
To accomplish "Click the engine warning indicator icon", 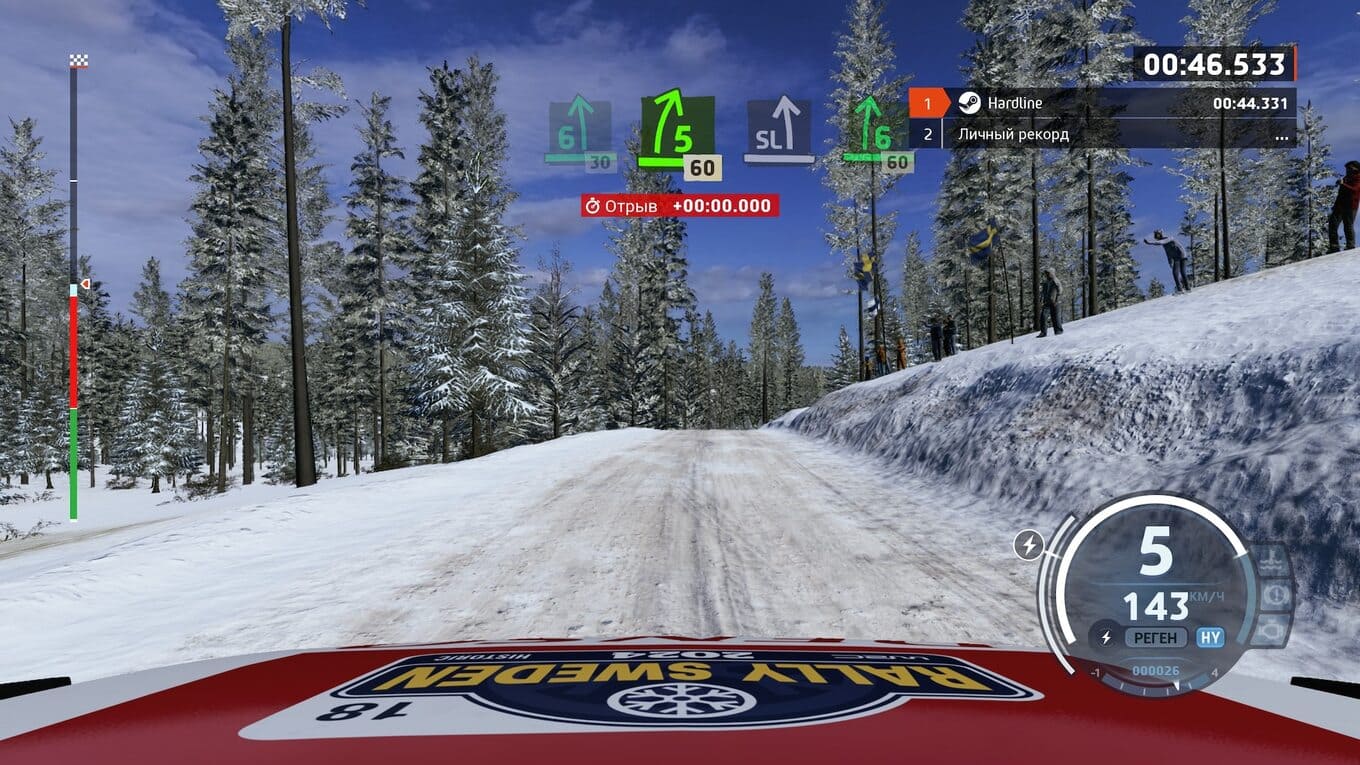I will coord(1273,632).
